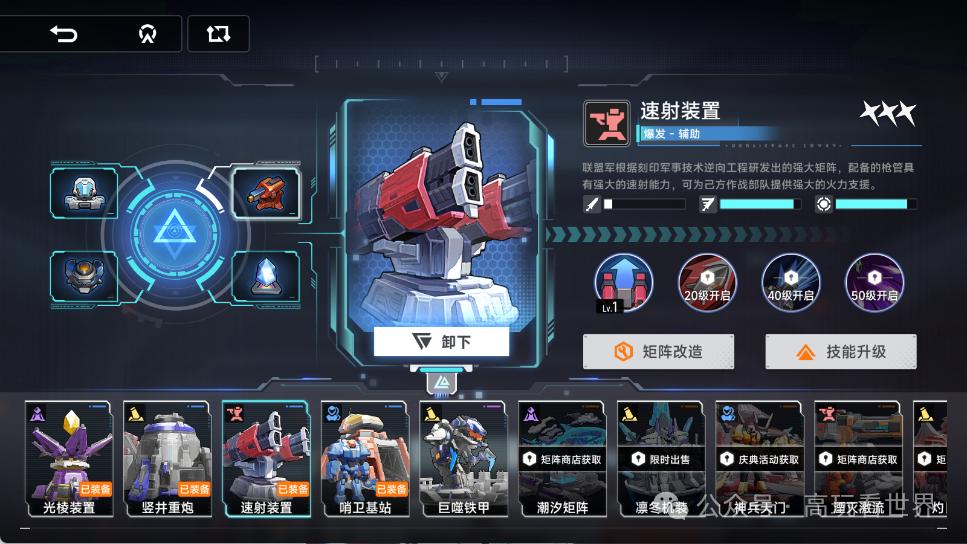Open the home base icon
Image resolution: width=967 pixels, height=544 pixels.
148,34
